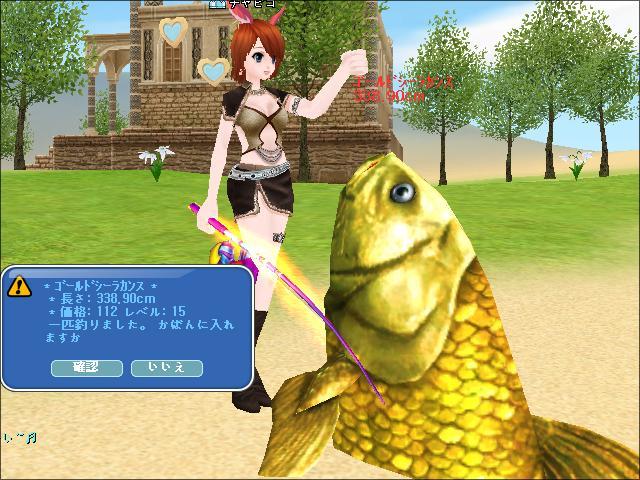Decline with the いいえ button
Viewport: 640px width, 480px height.
166,368
